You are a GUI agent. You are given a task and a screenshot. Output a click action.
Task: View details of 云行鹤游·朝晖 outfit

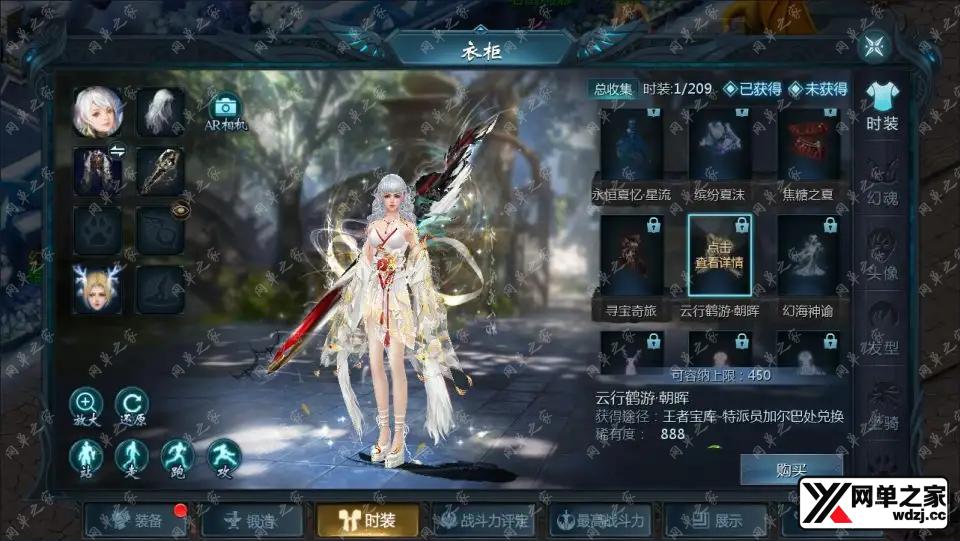tap(720, 257)
